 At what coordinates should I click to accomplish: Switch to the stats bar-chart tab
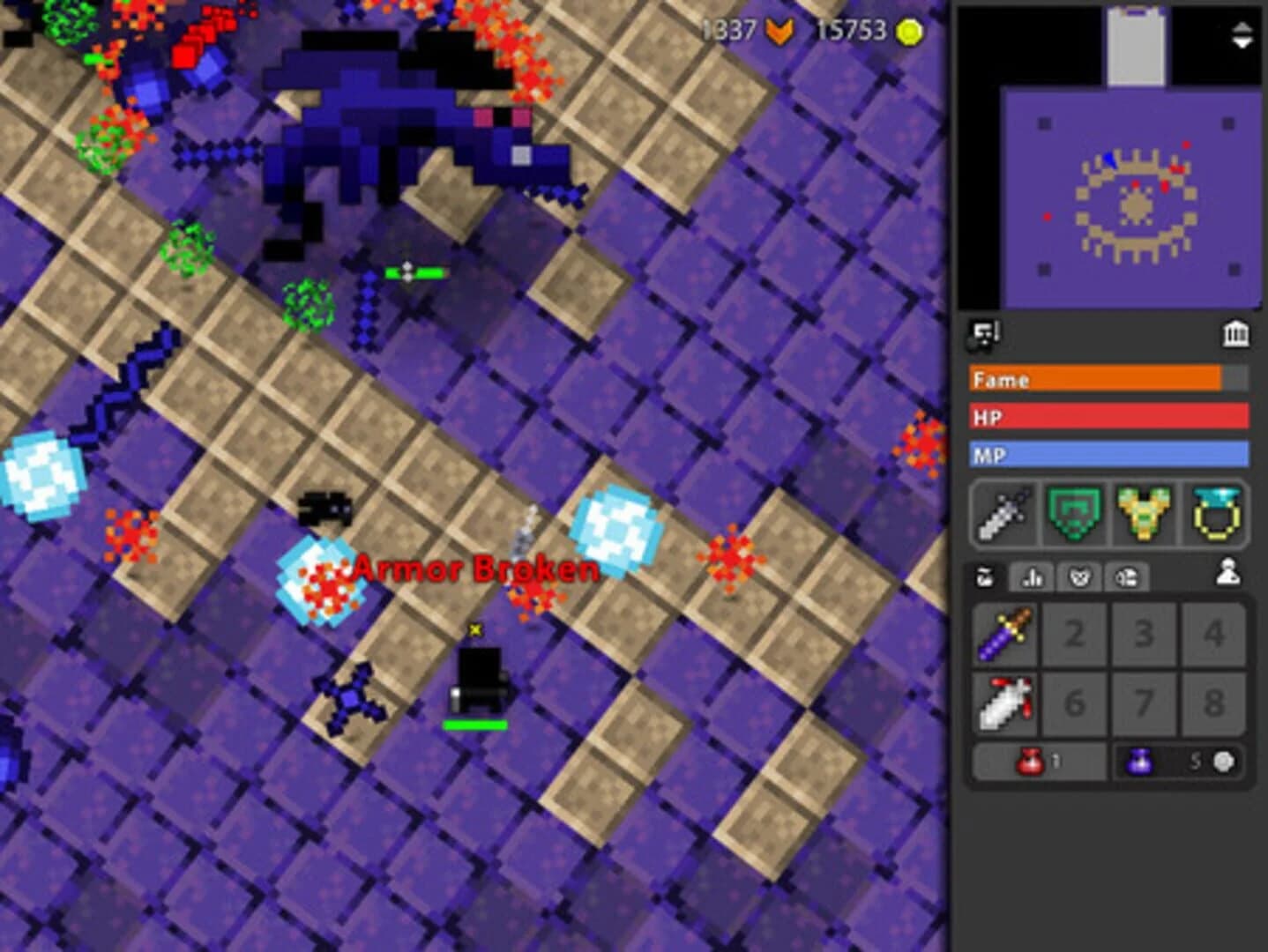coord(1032,577)
